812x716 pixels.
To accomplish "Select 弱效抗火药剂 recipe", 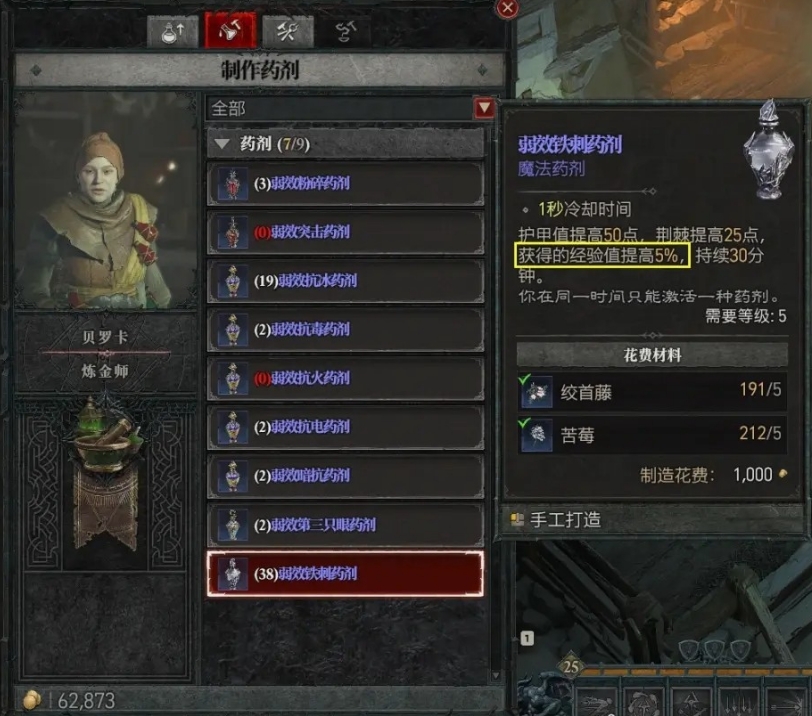I will (x=345, y=378).
